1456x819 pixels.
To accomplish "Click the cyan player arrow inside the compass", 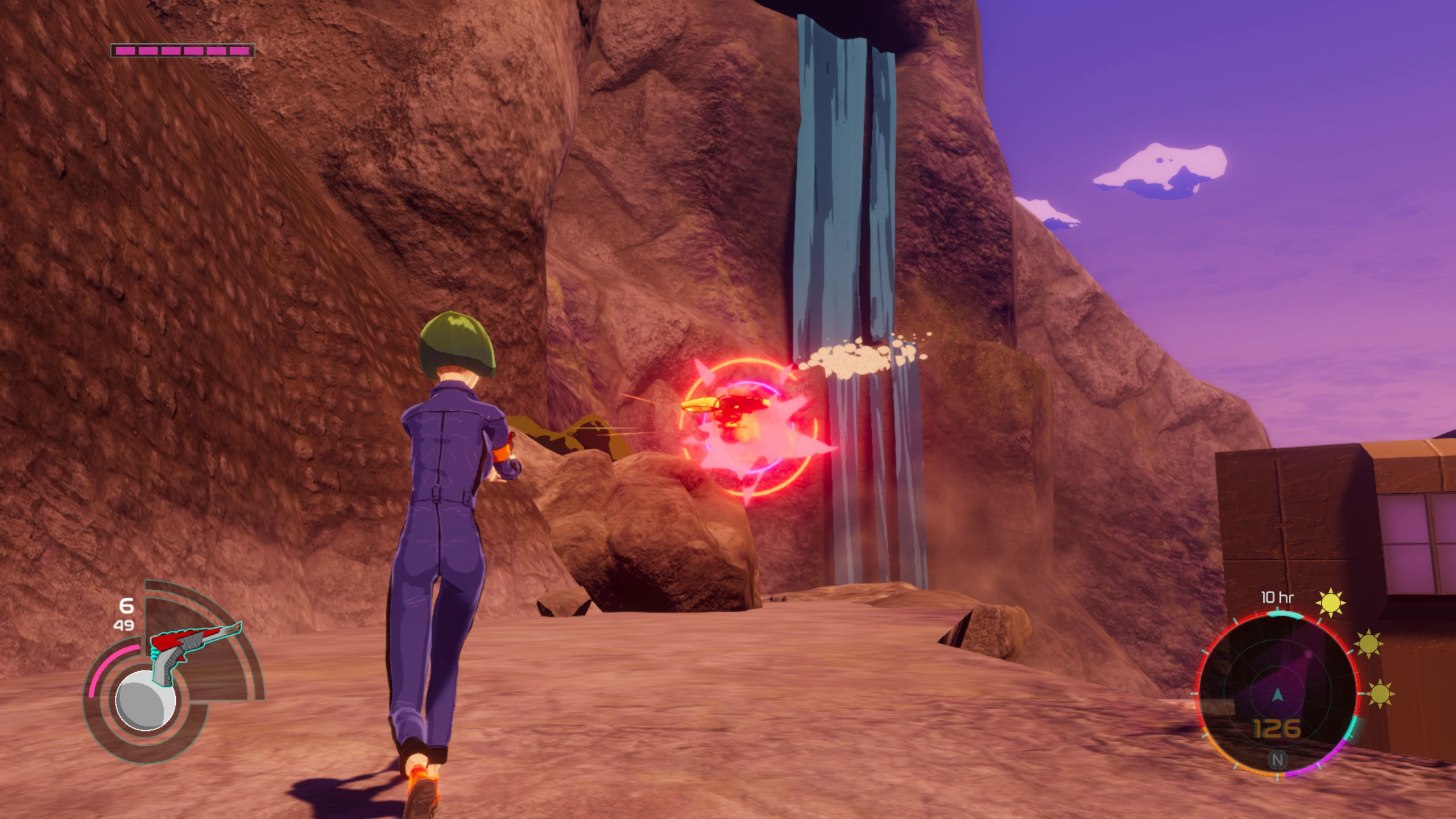I will 1277,695.
